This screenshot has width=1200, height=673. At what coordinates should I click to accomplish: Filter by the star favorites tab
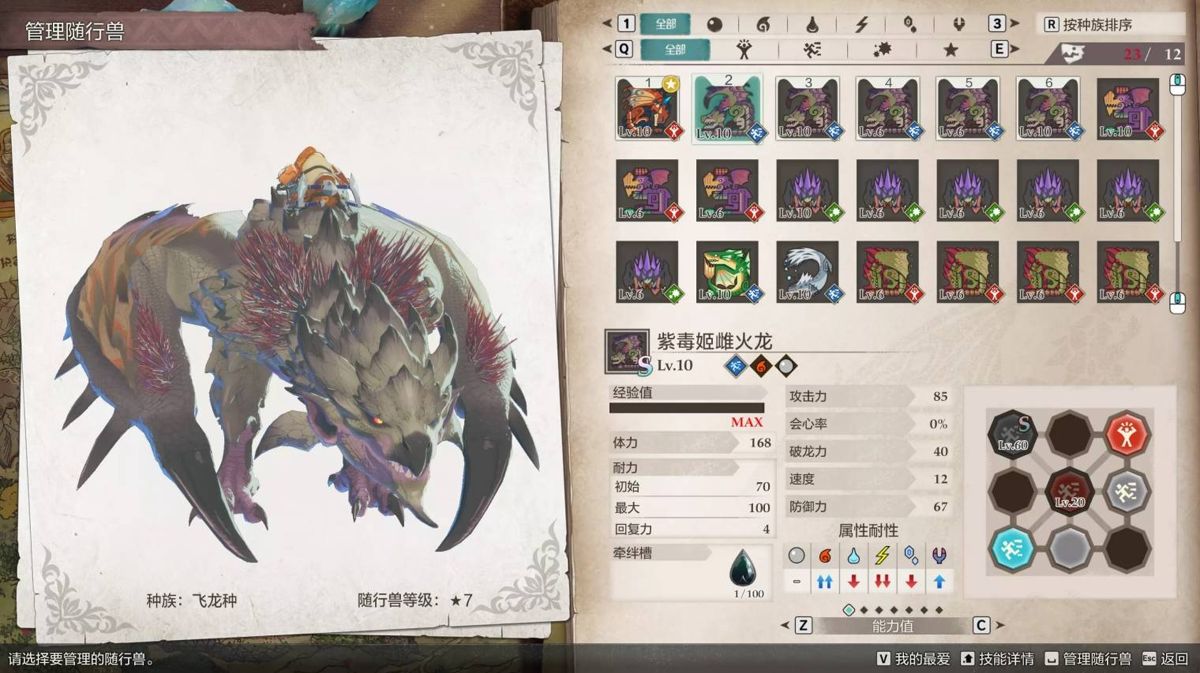(950, 49)
